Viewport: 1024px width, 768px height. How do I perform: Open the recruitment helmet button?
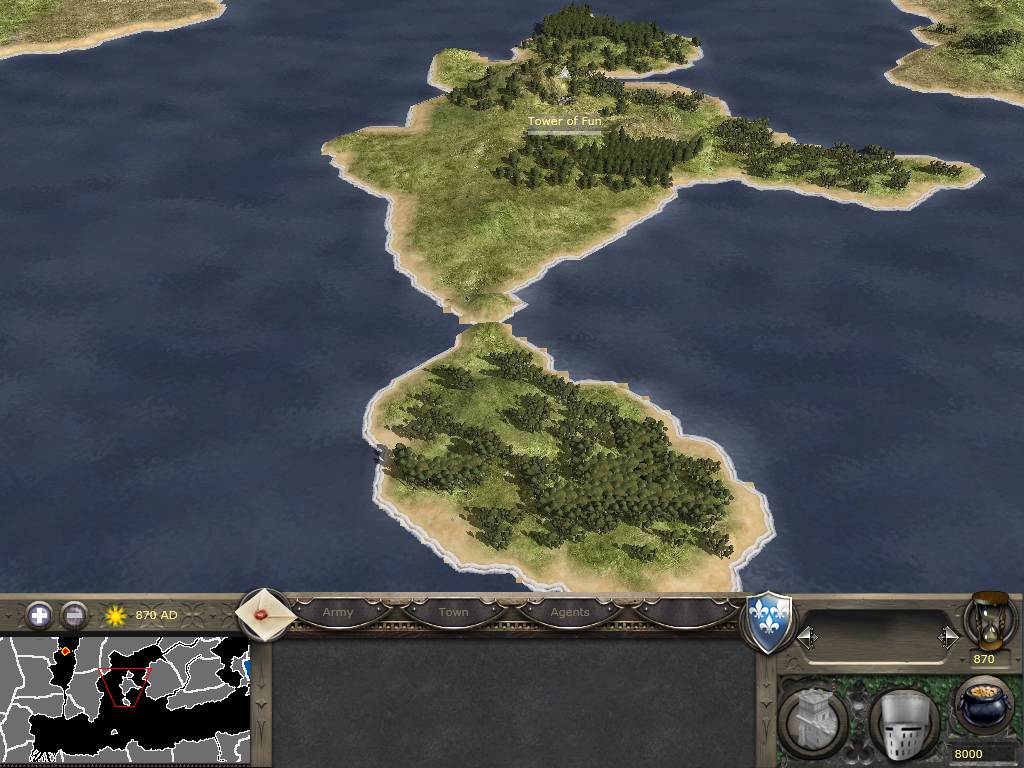(x=903, y=722)
